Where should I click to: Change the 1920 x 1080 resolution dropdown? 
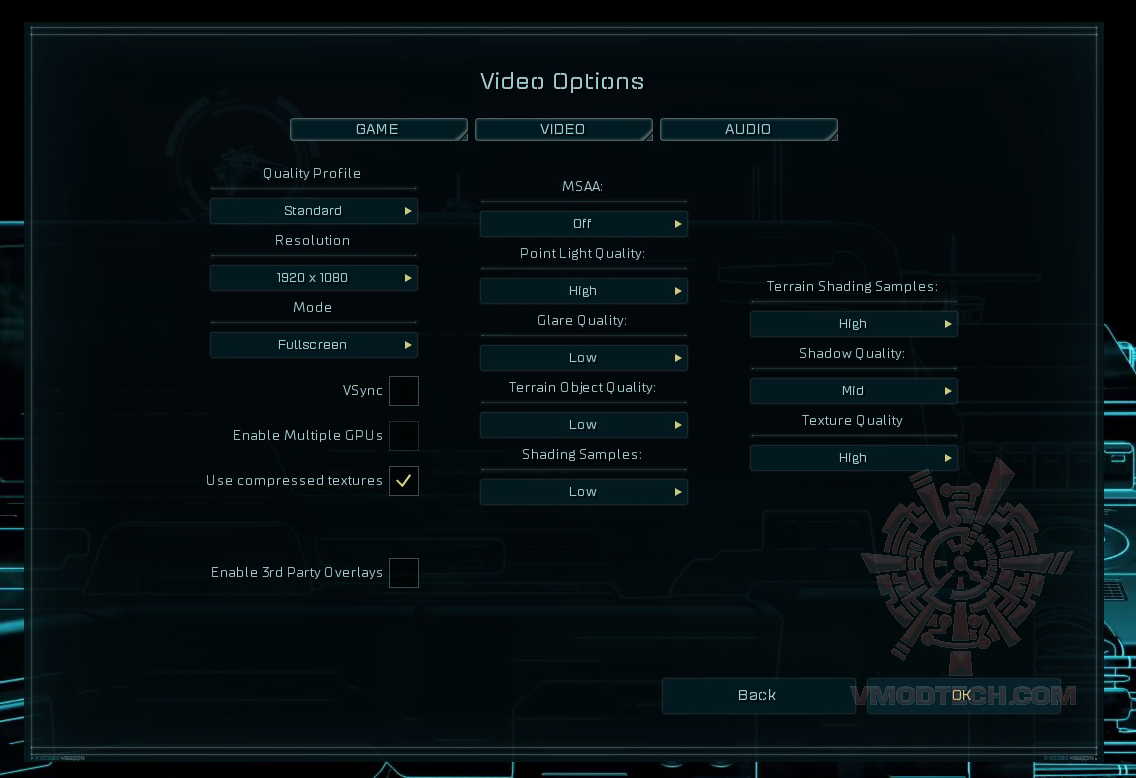click(x=313, y=278)
